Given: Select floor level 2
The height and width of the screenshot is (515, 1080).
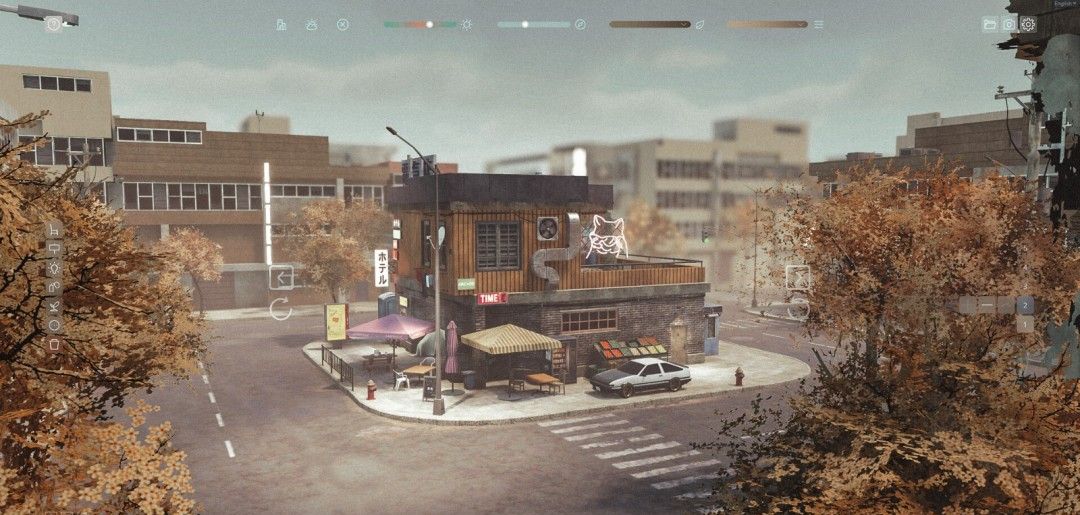Looking at the screenshot, I should (x=1025, y=305).
